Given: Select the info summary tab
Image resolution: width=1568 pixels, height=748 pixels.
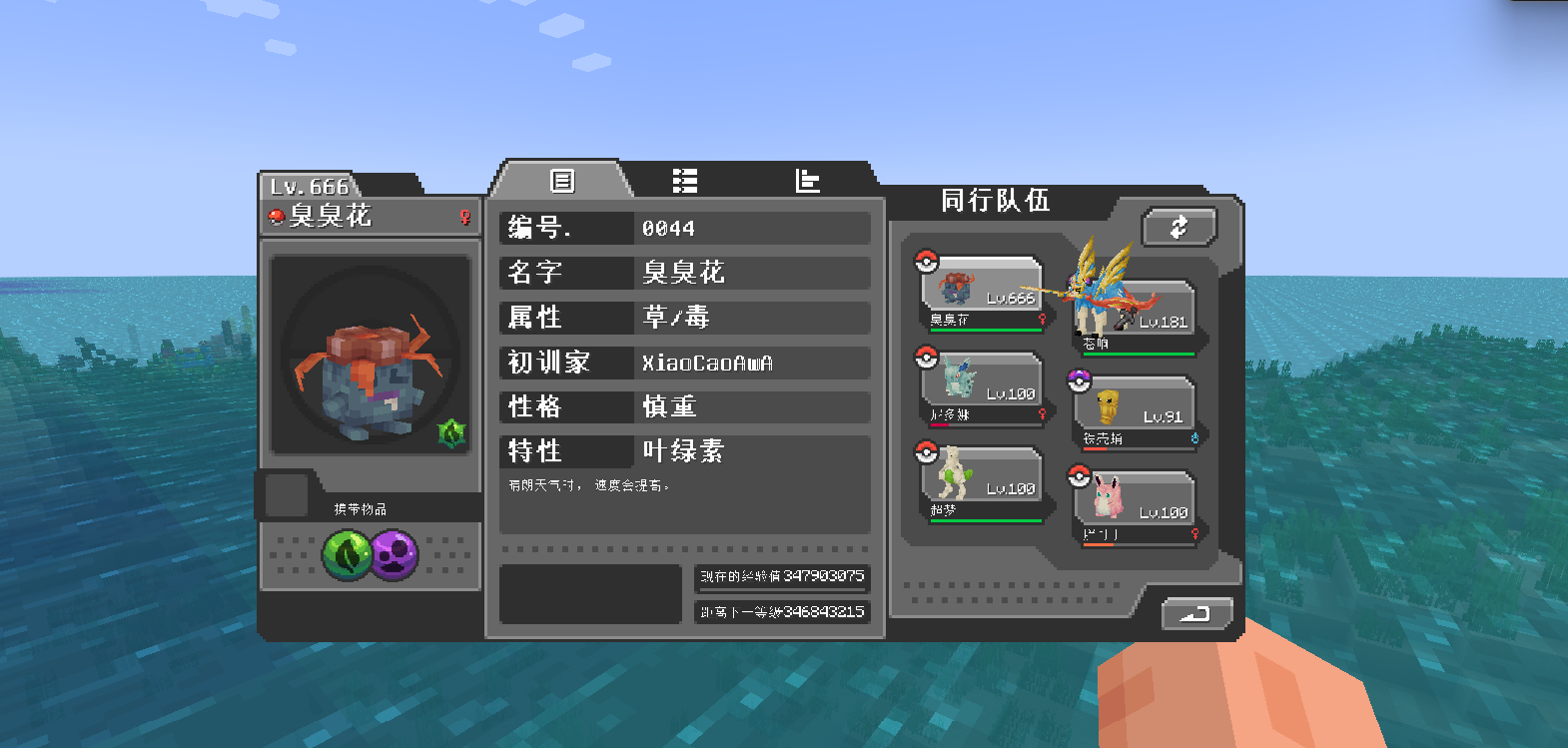Looking at the screenshot, I should [562, 181].
